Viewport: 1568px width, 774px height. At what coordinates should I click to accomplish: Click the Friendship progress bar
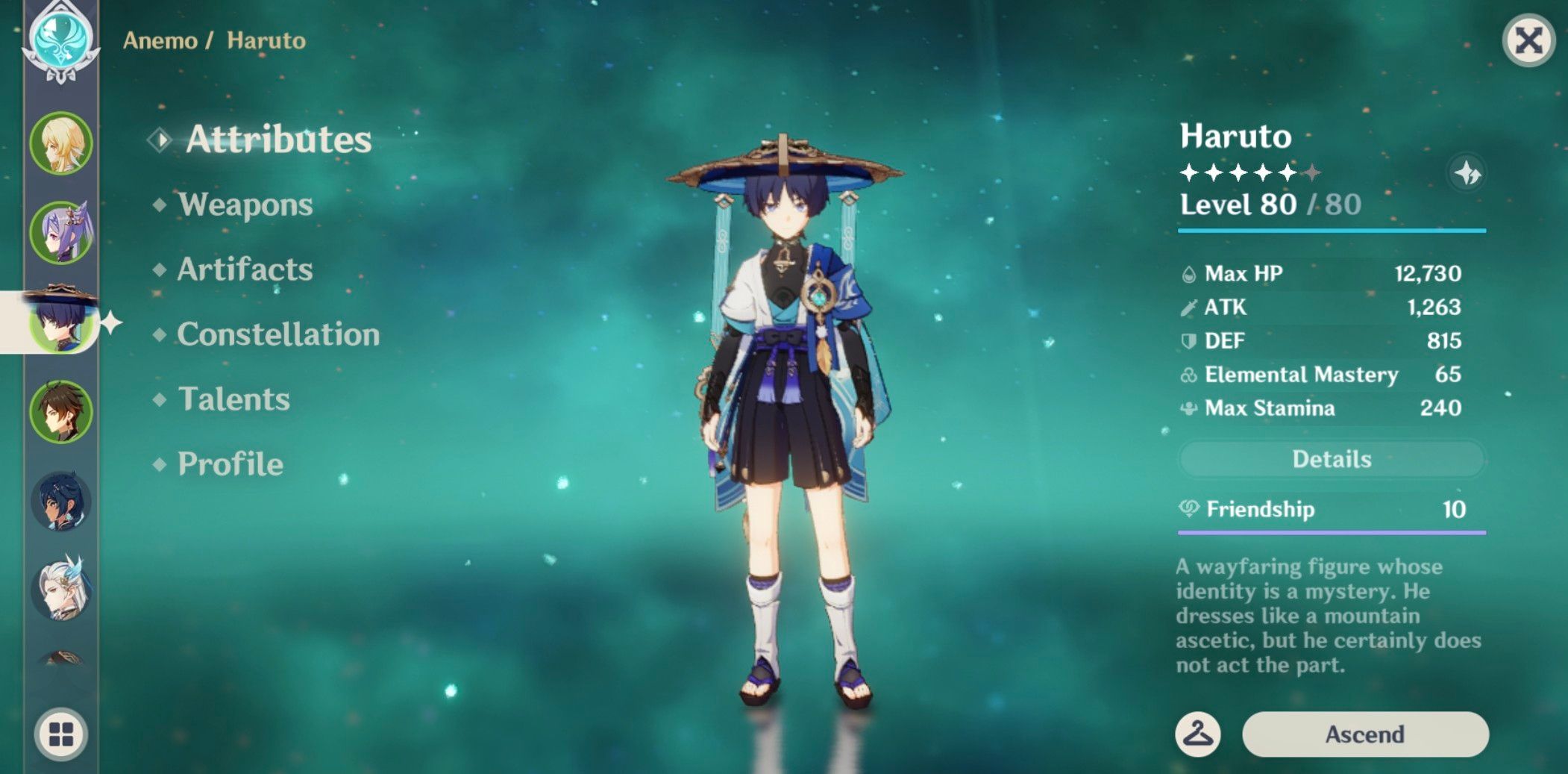point(1332,531)
